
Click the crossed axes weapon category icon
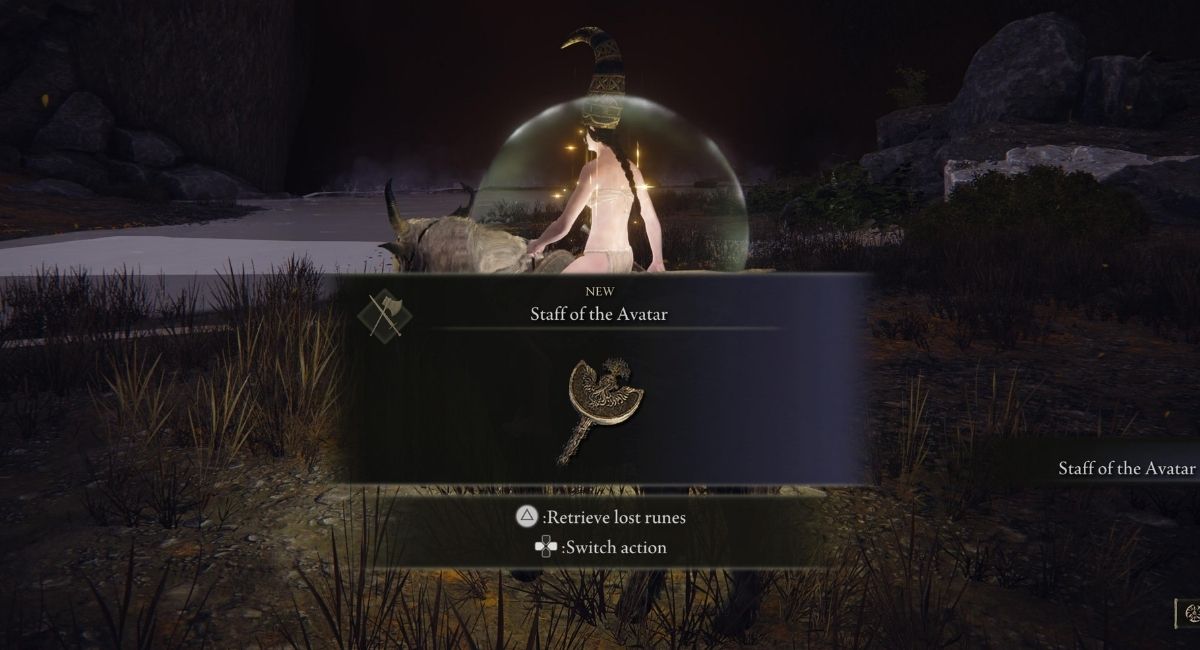[384, 317]
